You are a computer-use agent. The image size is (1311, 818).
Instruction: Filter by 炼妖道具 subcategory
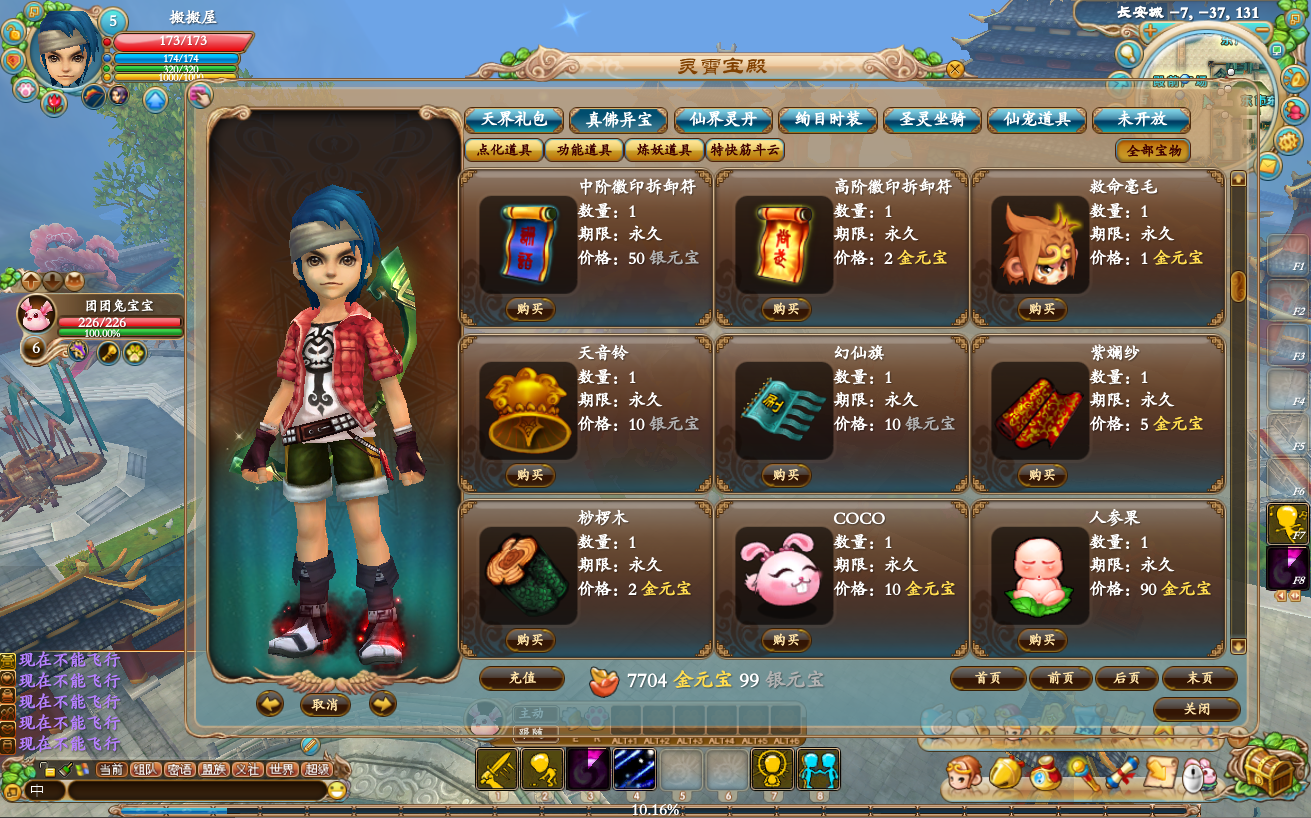[x=664, y=151]
